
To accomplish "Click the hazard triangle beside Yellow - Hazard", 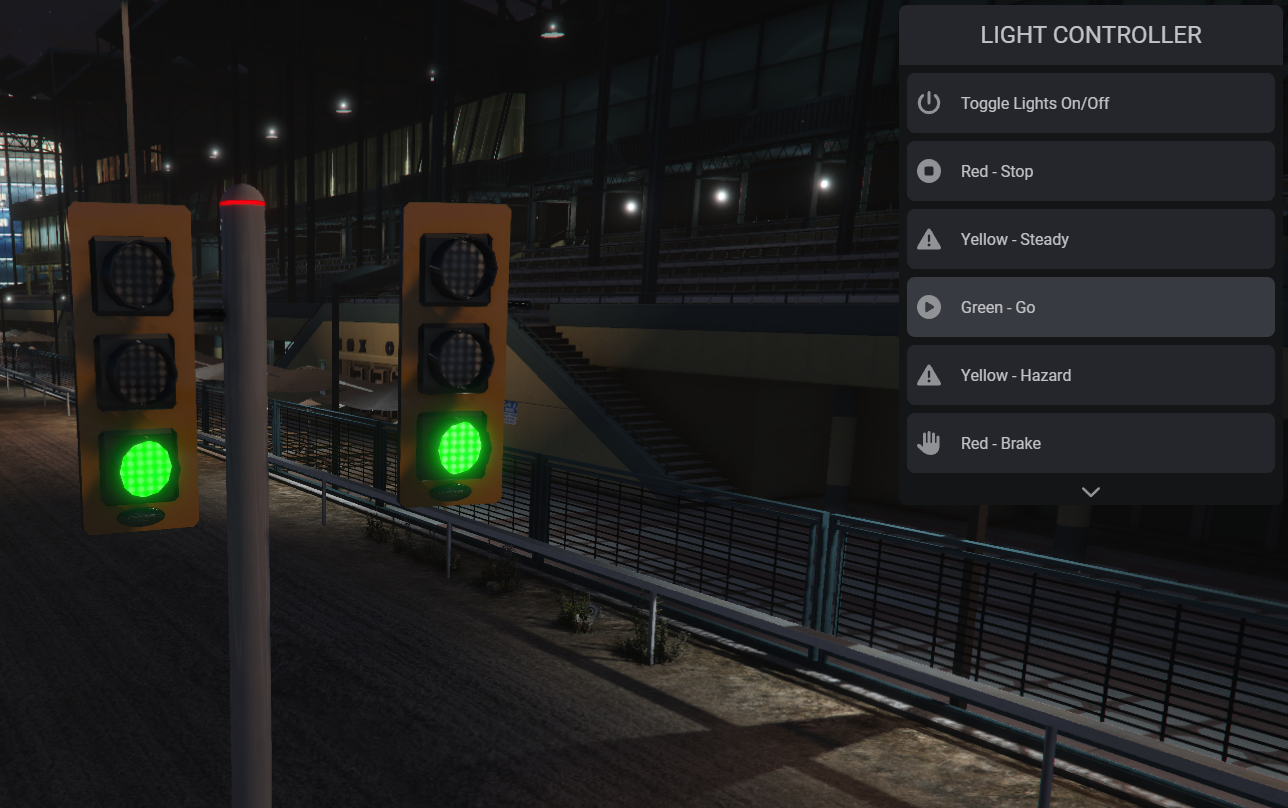I will click(928, 375).
